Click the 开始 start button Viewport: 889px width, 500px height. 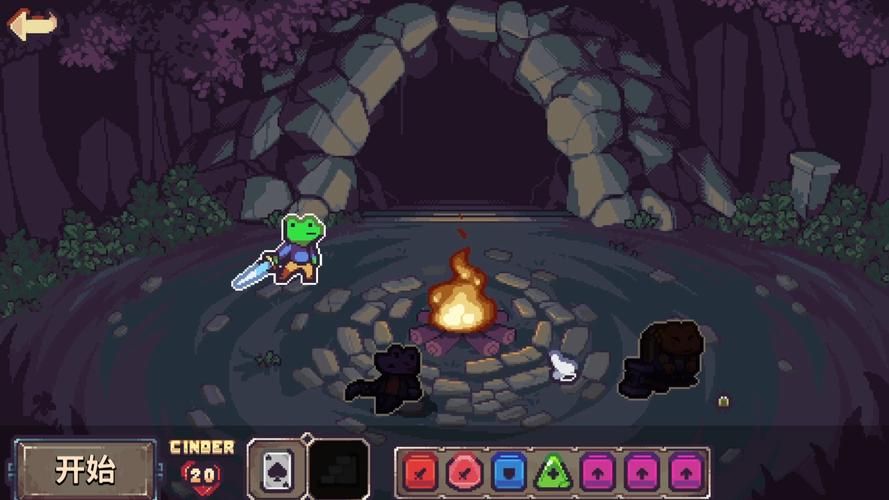85,469
